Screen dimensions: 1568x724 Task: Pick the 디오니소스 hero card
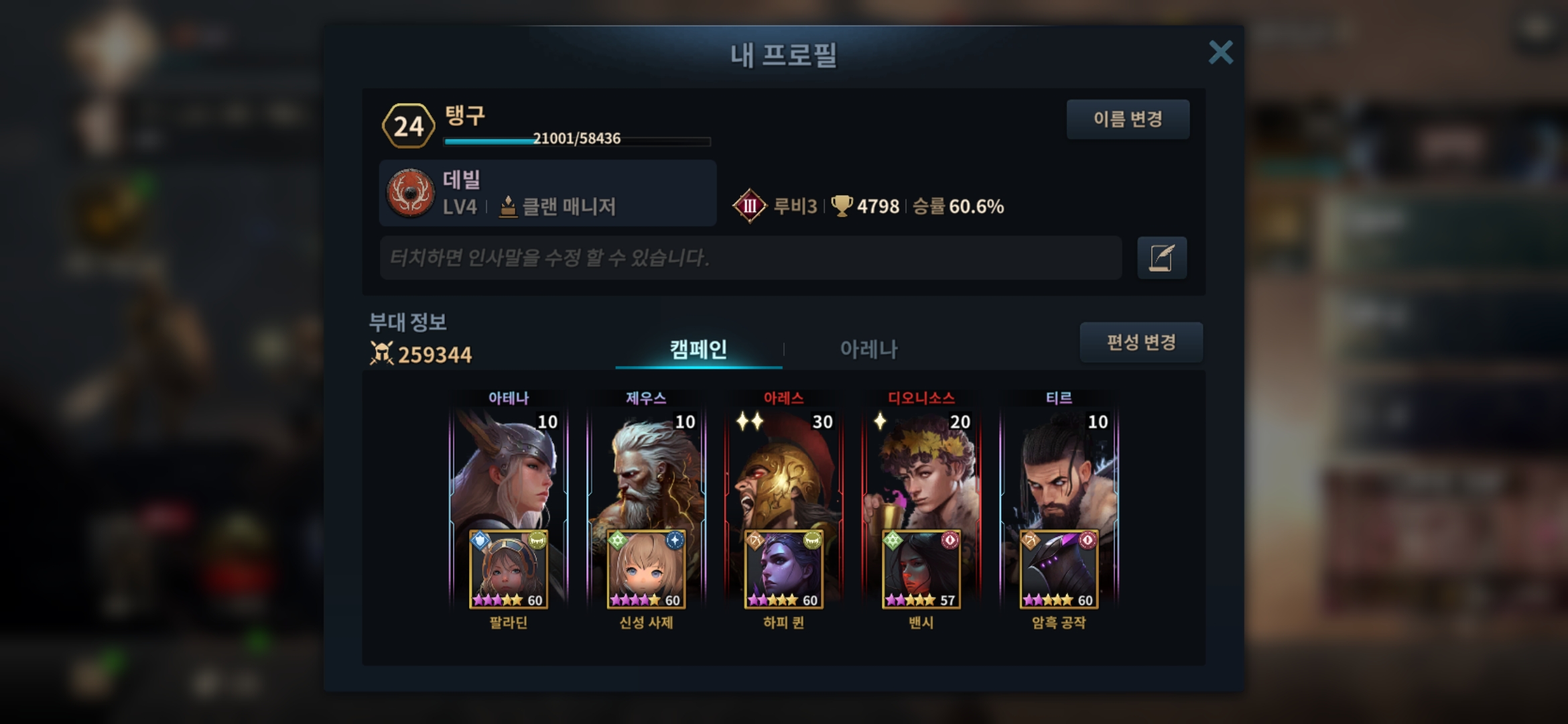[921, 469]
